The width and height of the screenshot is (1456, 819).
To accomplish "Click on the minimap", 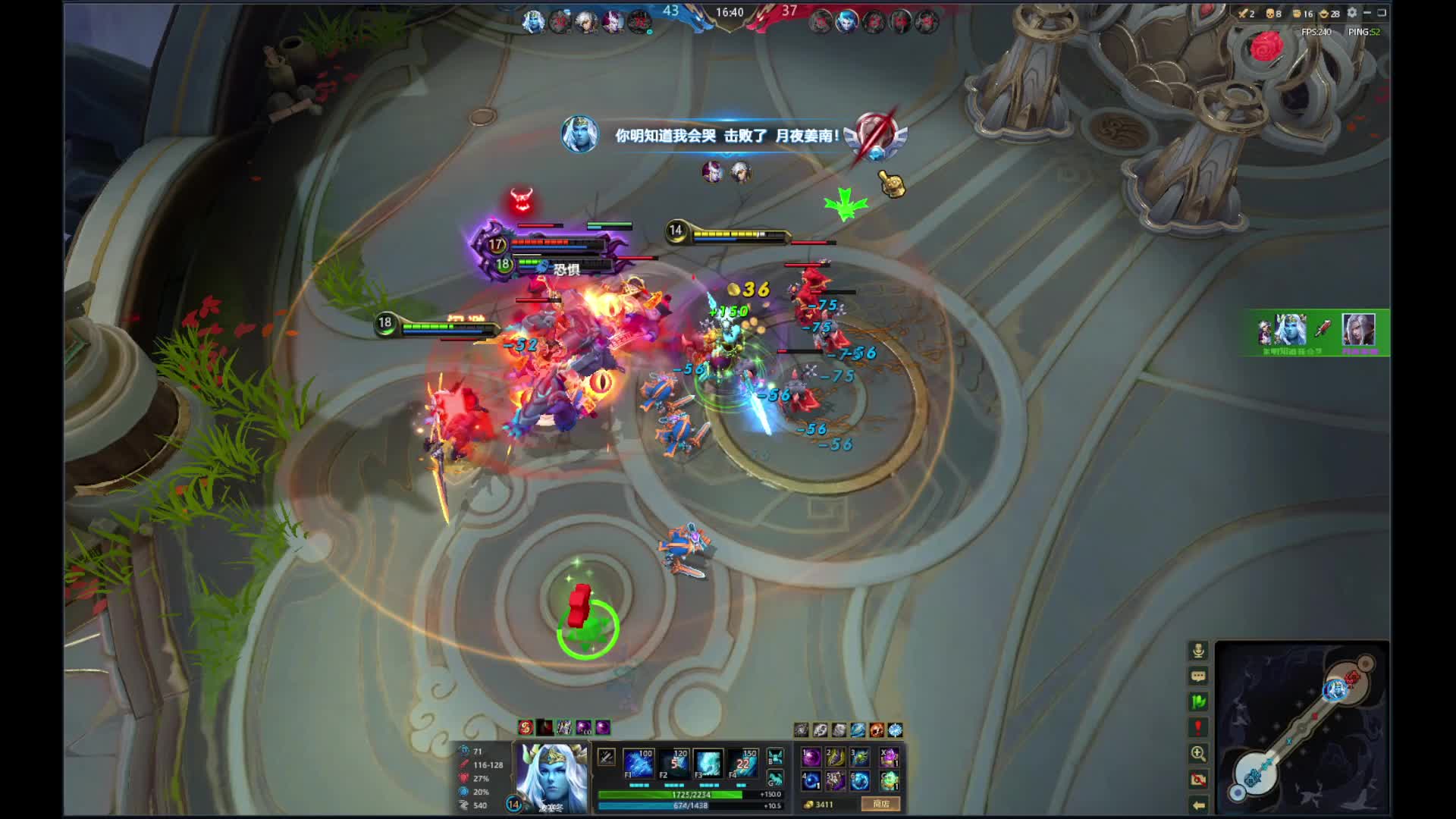I will [1302, 728].
